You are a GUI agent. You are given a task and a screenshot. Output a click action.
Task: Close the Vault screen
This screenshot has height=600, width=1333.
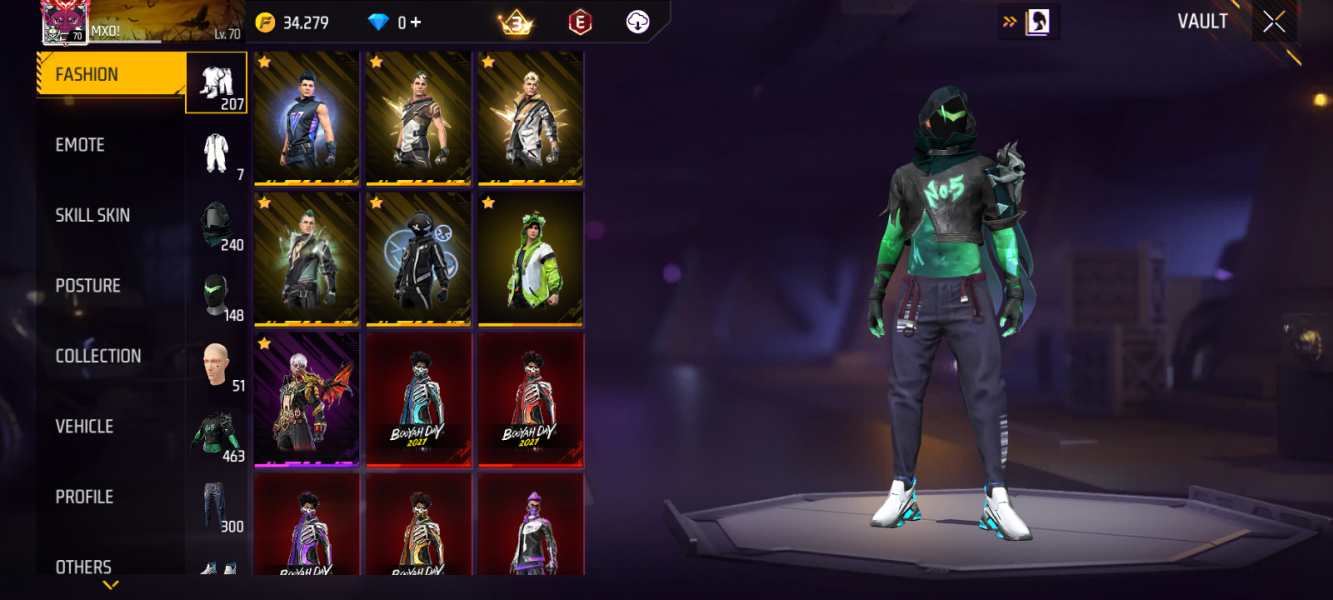point(1274,22)
